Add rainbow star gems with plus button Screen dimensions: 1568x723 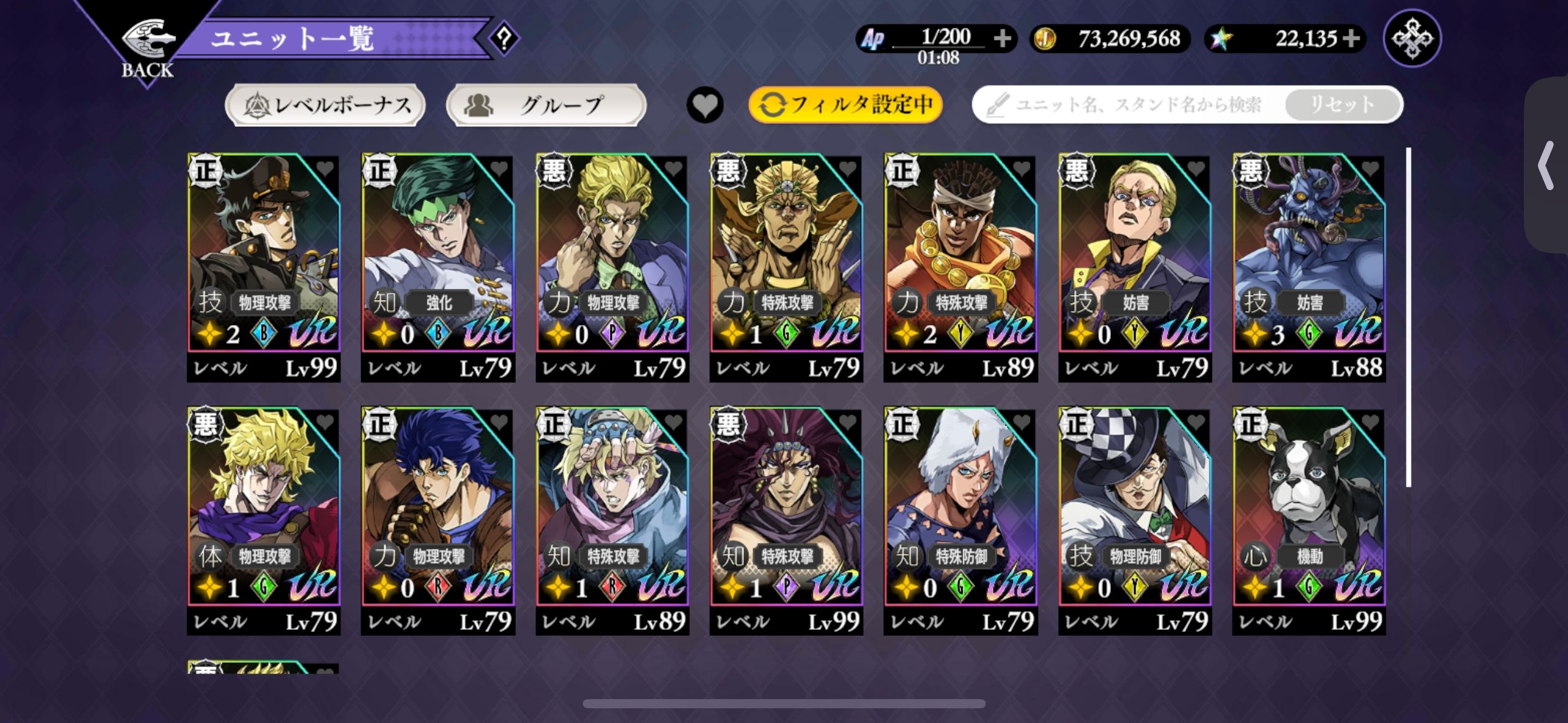point(1351,39)
